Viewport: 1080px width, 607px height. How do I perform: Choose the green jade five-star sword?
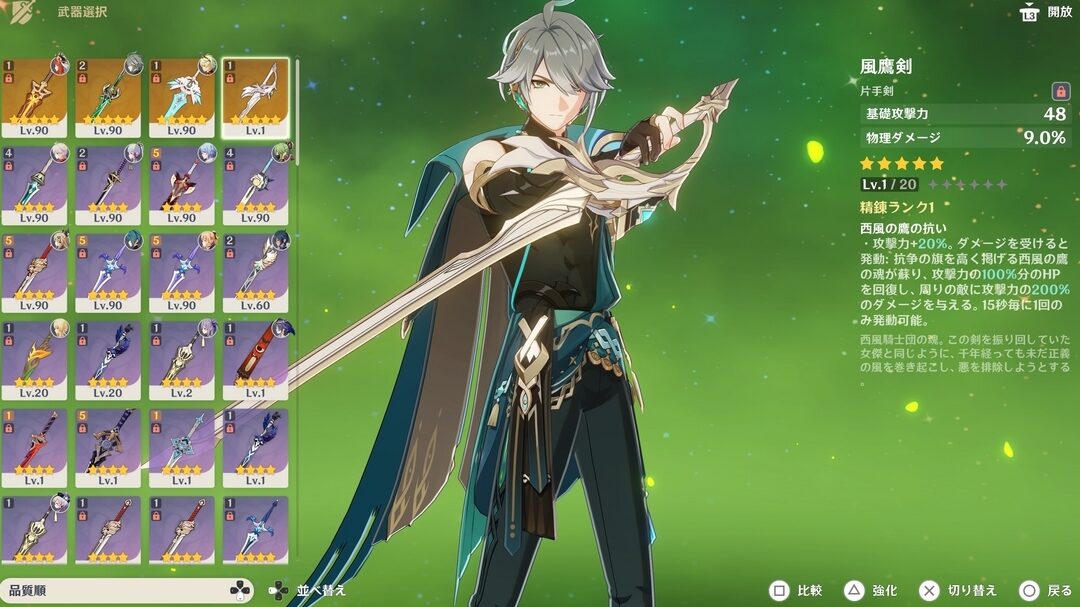(108, 97)
